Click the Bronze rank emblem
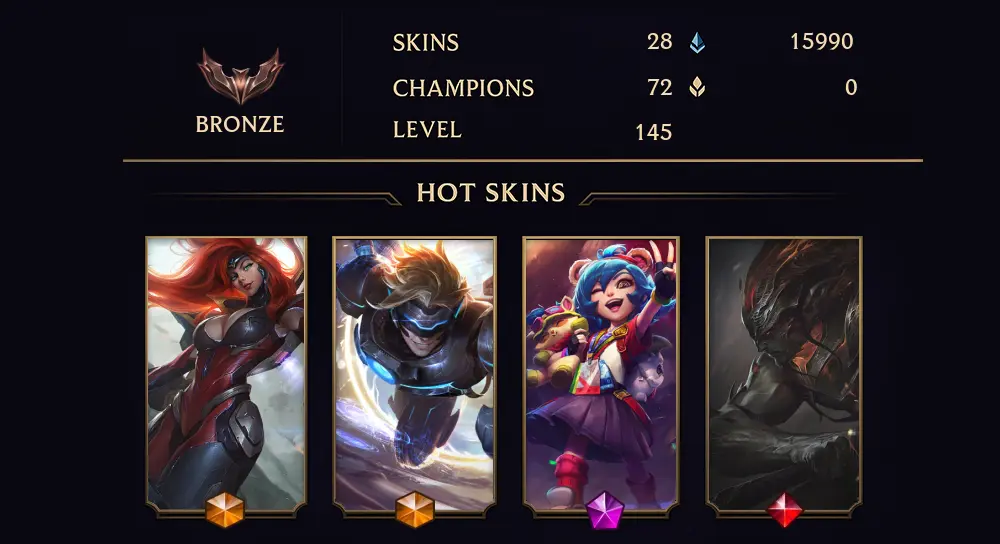Viewport: 1000px width, 544px height. click(x=240, y=76)
